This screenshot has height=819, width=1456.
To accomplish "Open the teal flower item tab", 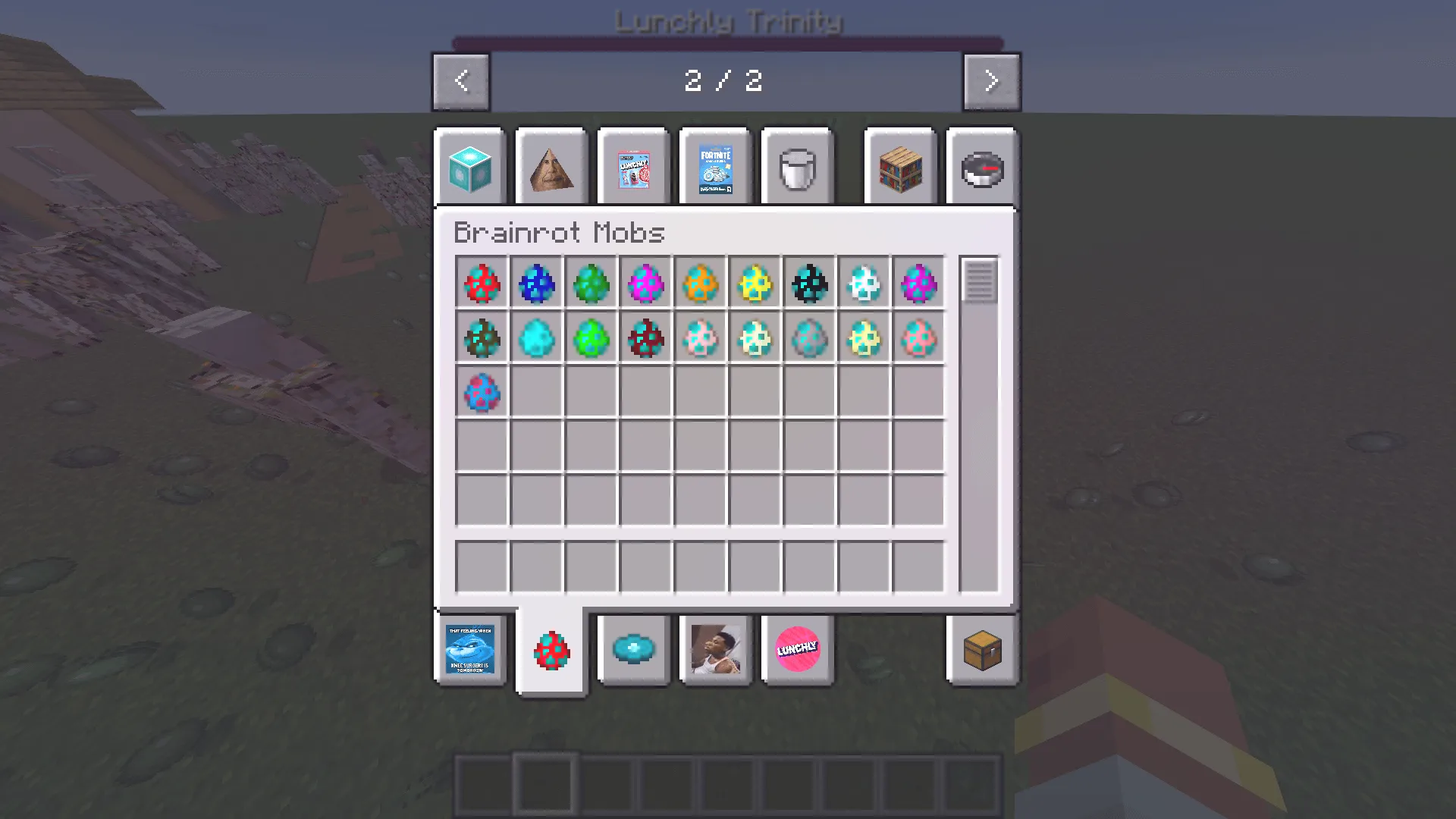I will [633, 649].
